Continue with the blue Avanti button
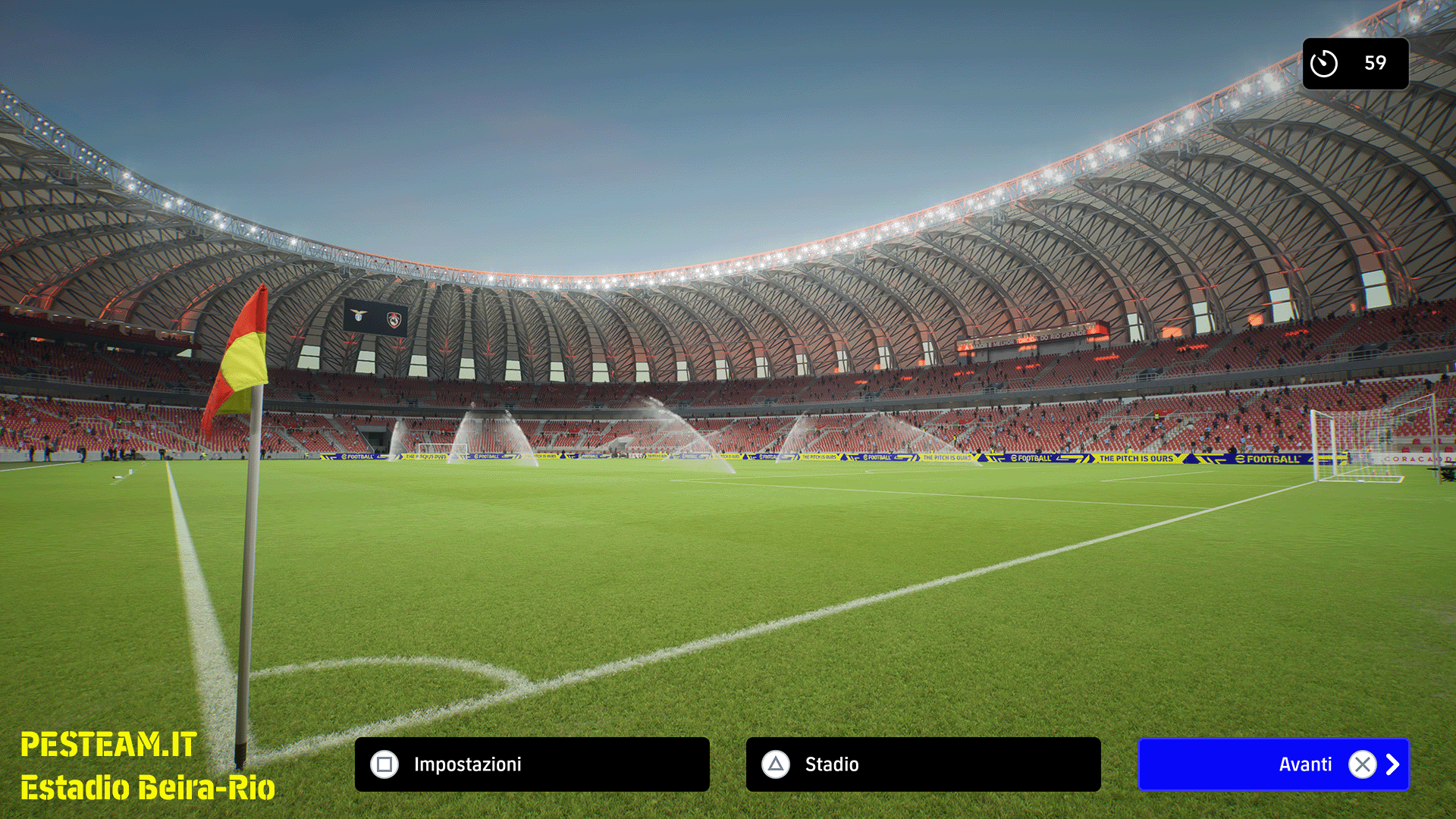The width and height of the screenshot is (1456, 819). [1273, 764]
